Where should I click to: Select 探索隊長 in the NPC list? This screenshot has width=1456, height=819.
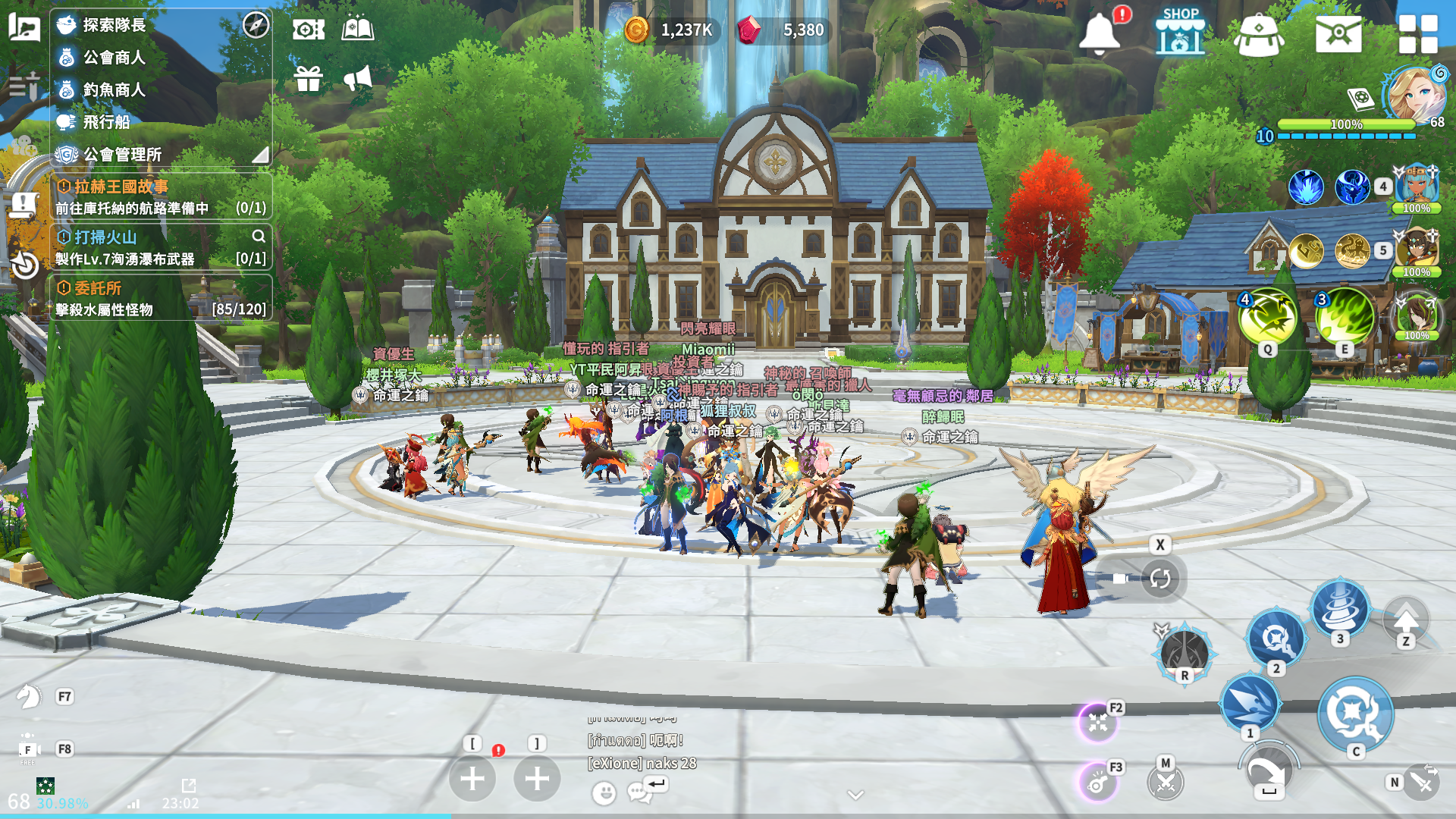[x=114, y=25]
